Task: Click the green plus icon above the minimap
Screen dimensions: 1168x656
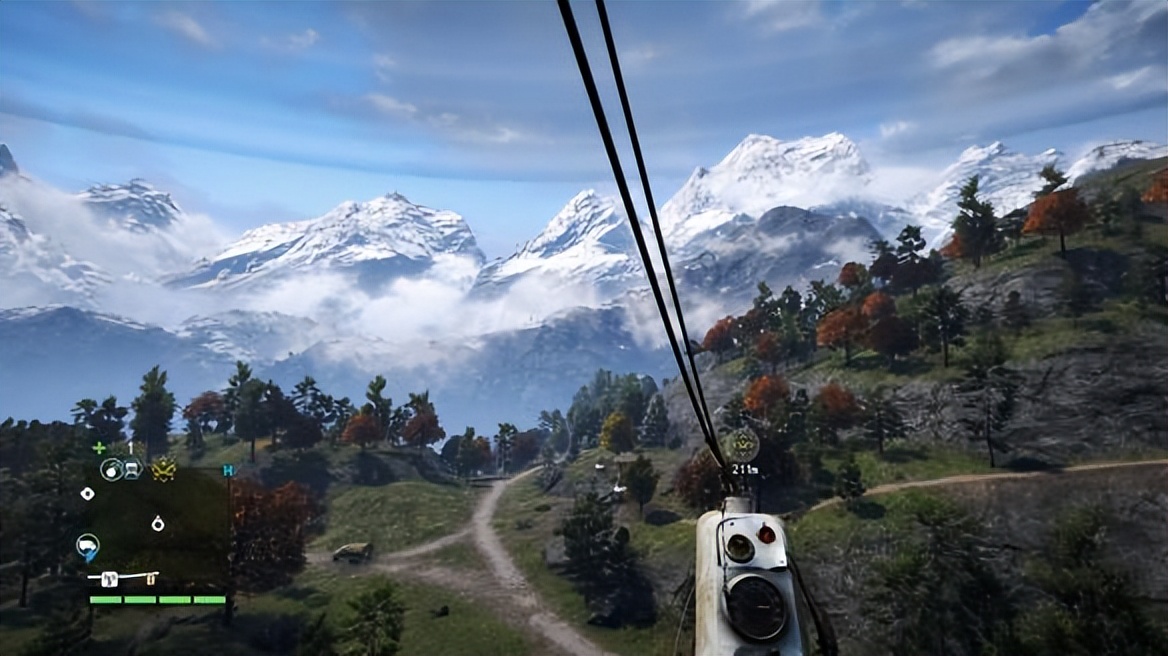Action: [x=98, y=448]
